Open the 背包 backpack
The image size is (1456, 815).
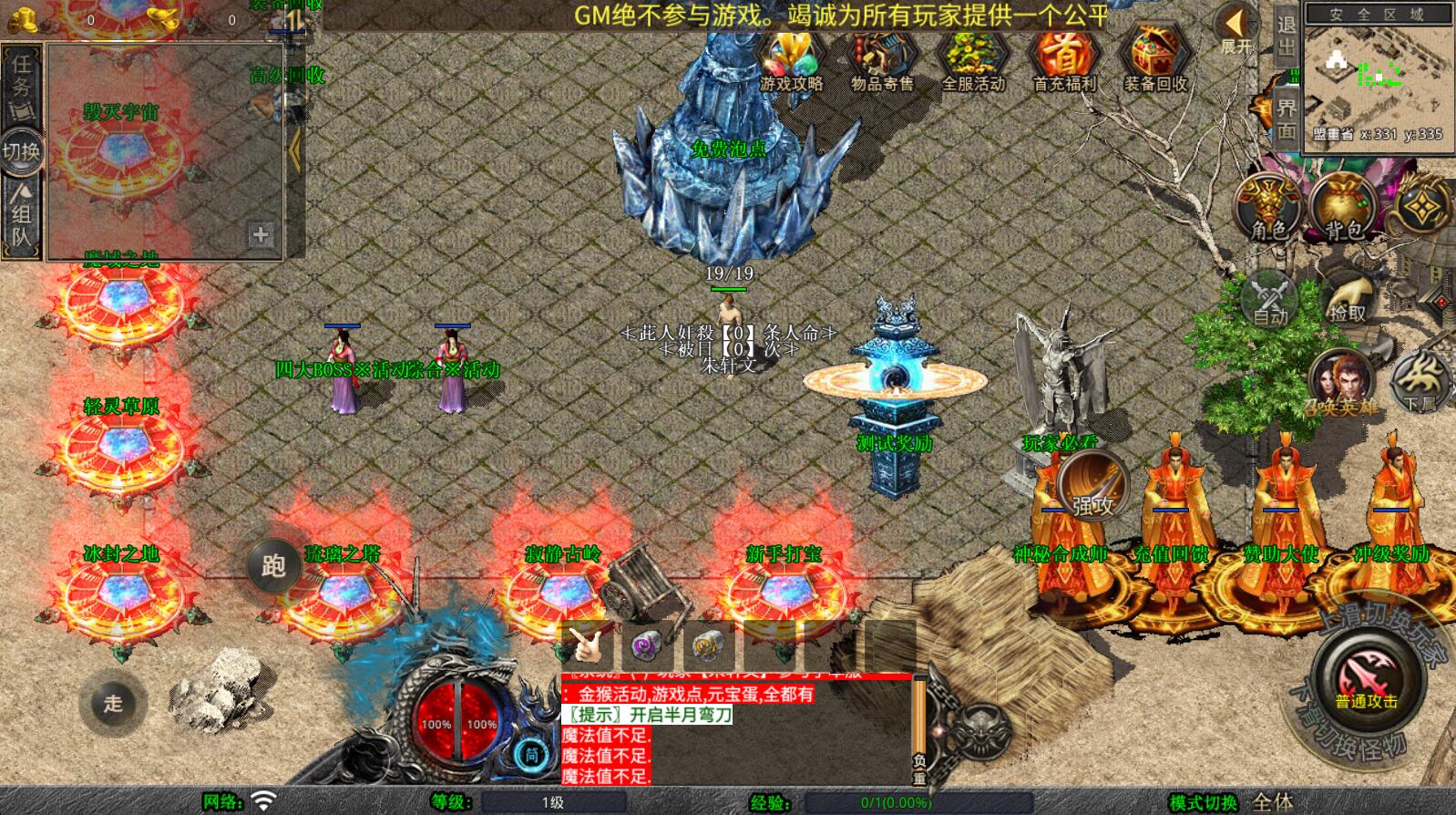[x=1343, y=207]
